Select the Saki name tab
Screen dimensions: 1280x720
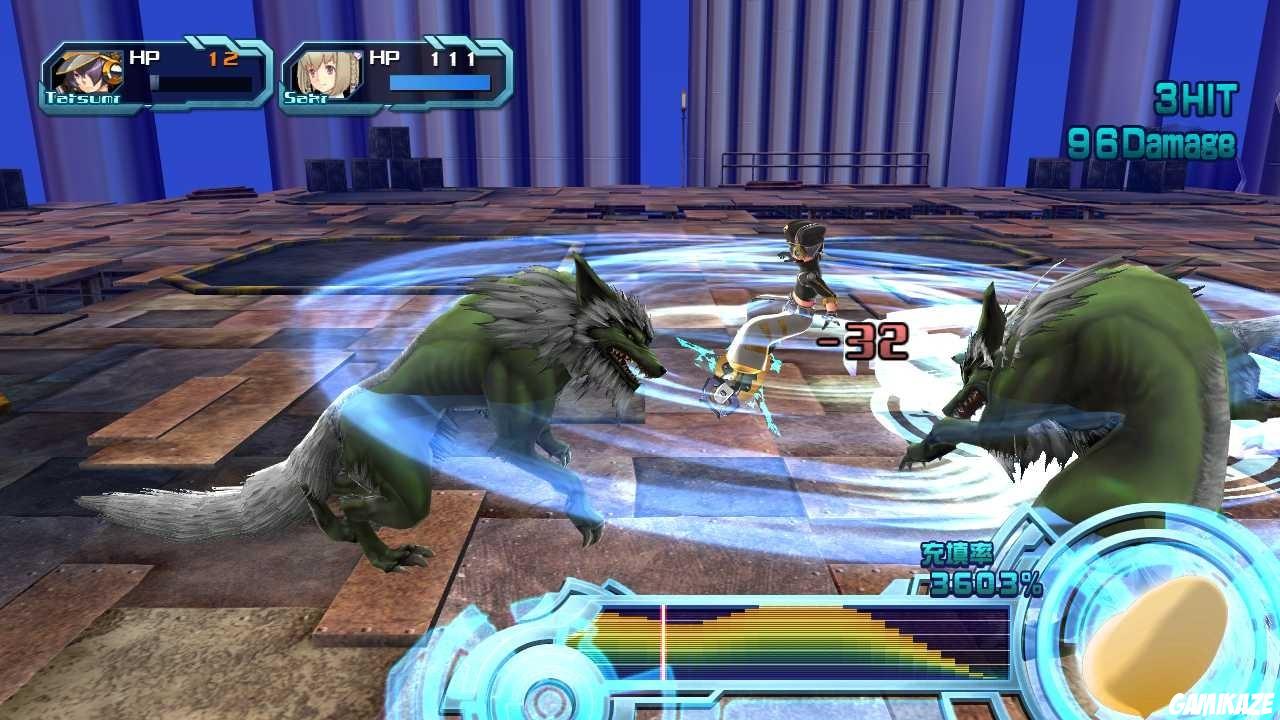pos(305,100)
